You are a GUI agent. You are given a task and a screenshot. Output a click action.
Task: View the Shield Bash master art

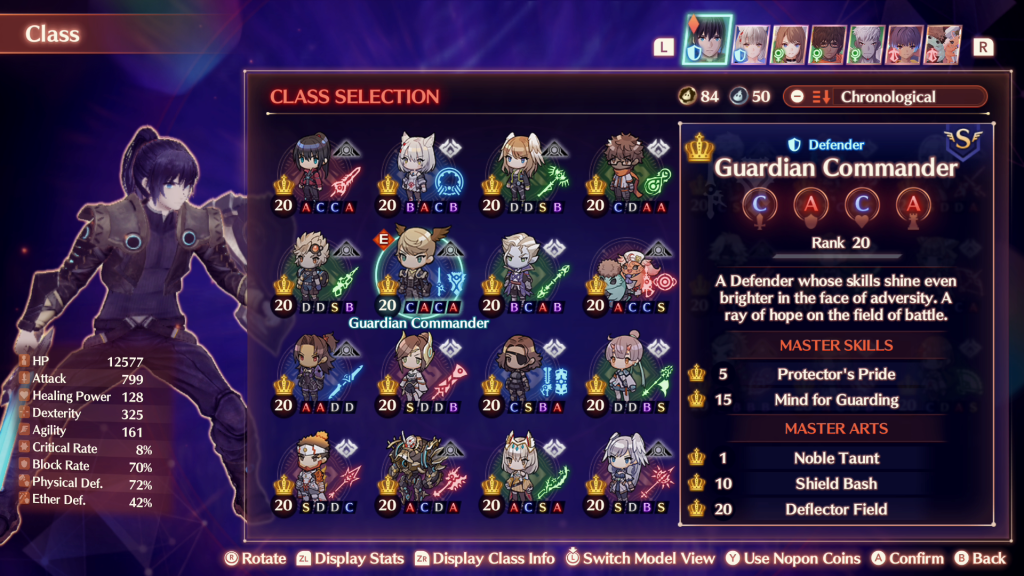[836, 484]
